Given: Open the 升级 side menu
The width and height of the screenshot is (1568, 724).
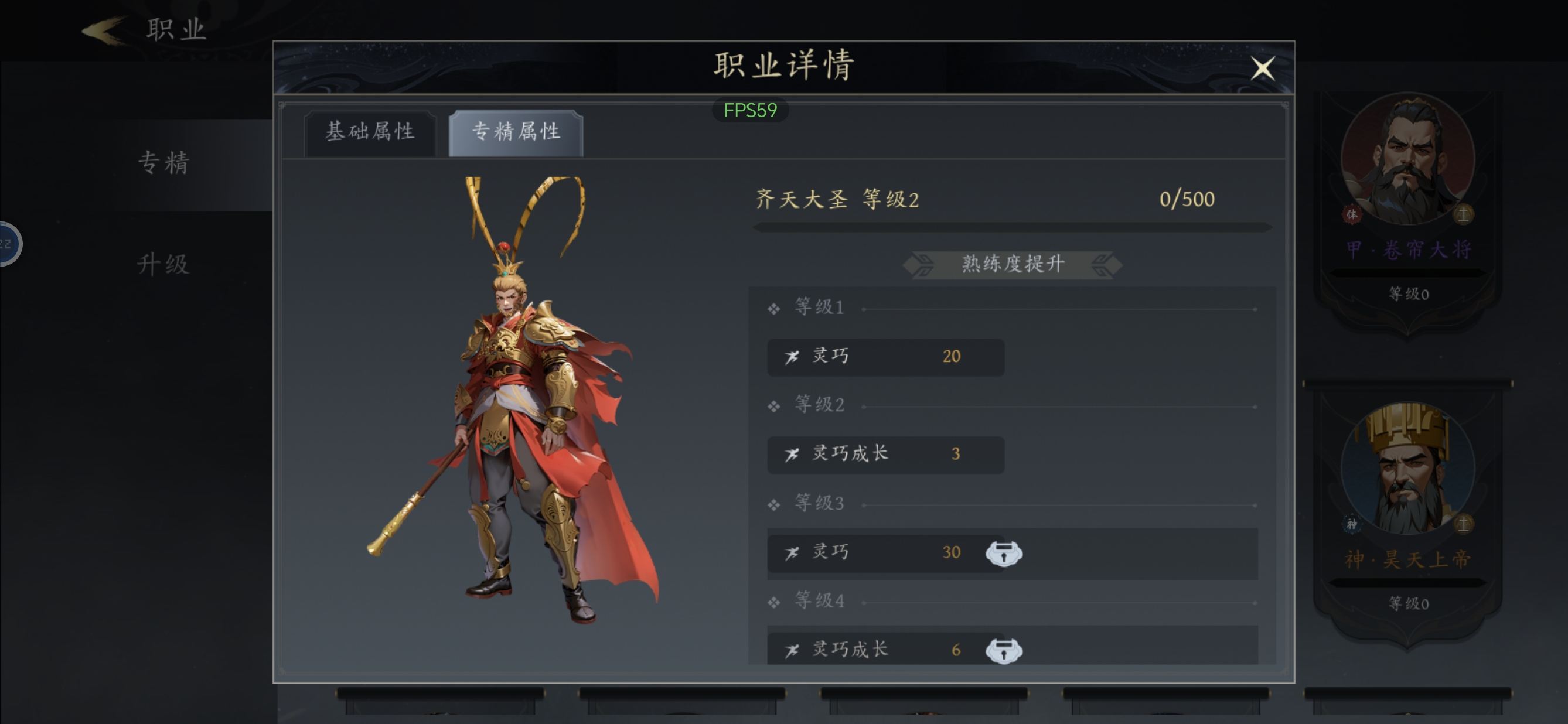Looking at the screenshot, I should click(163, 264).
